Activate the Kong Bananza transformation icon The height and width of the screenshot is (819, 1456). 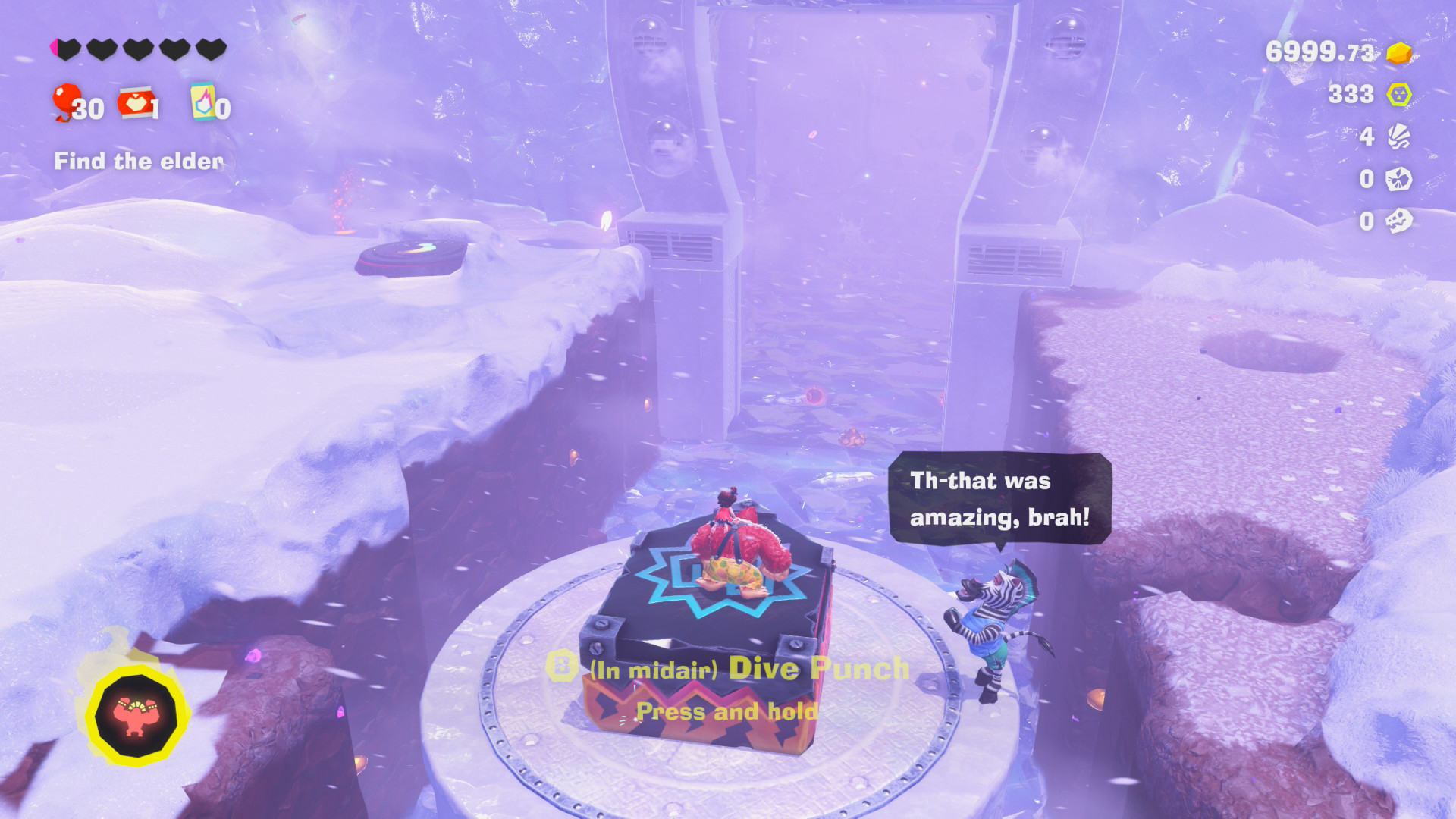136,716
